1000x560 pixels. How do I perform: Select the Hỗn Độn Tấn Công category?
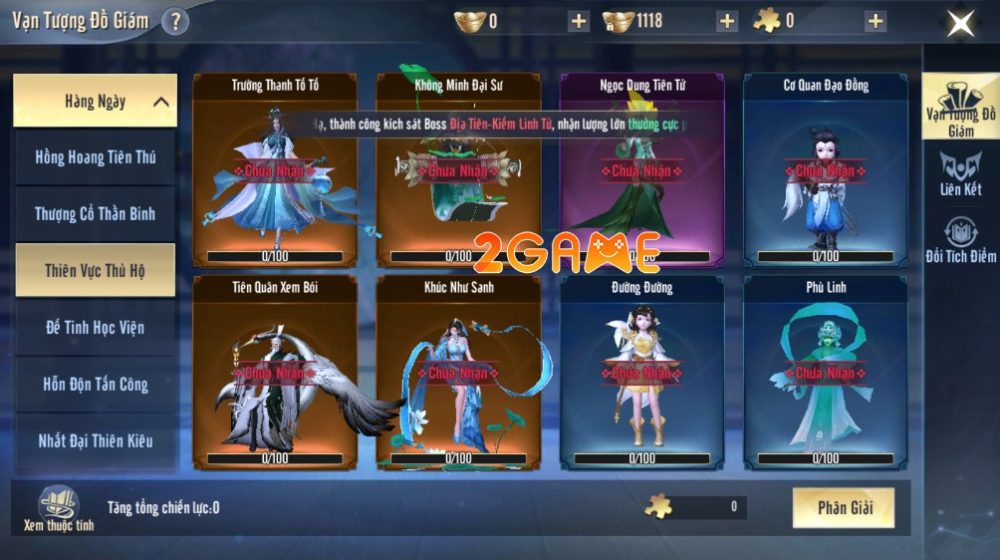tap(95, 384)
